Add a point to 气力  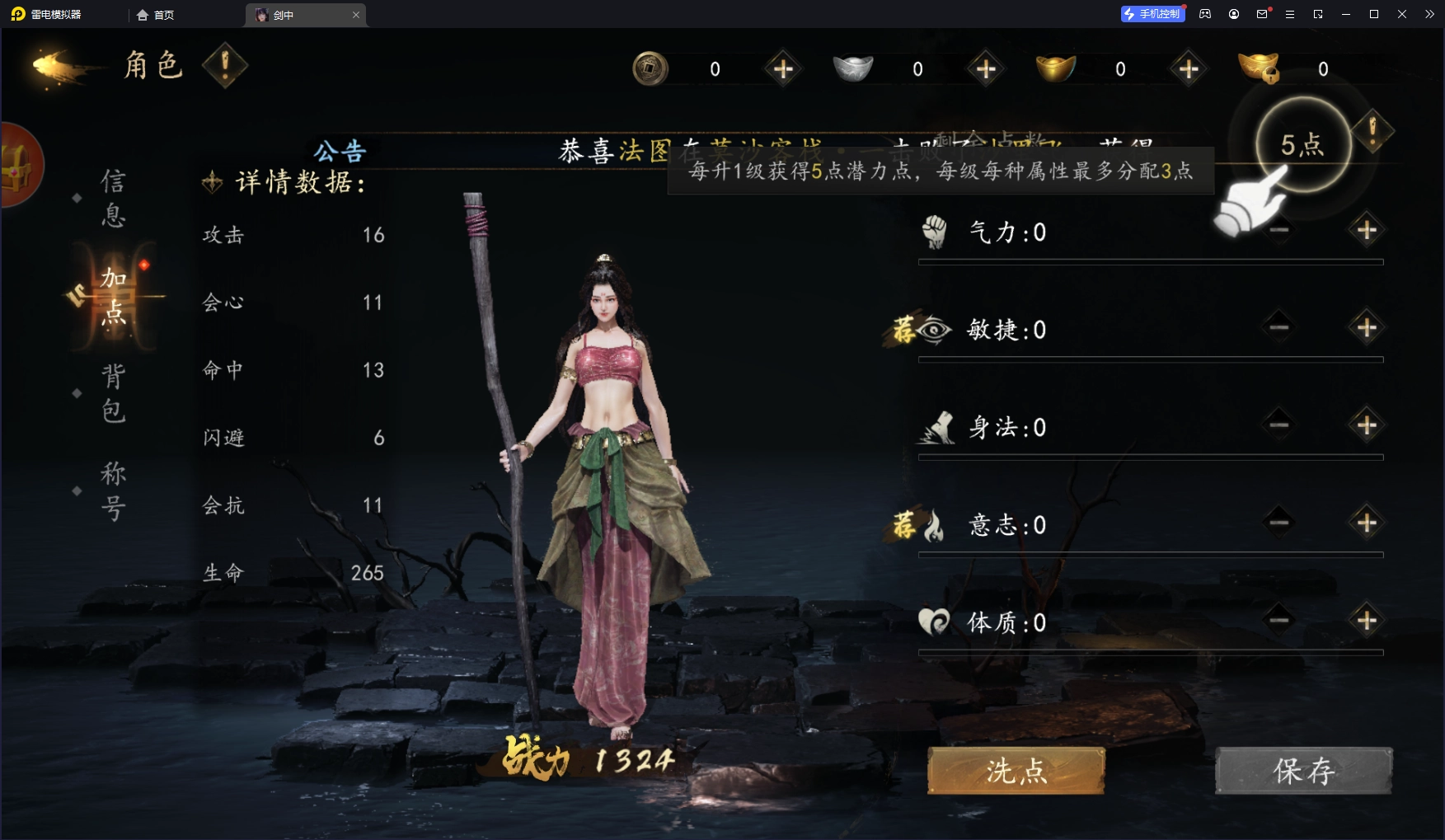pos(1366,230)
